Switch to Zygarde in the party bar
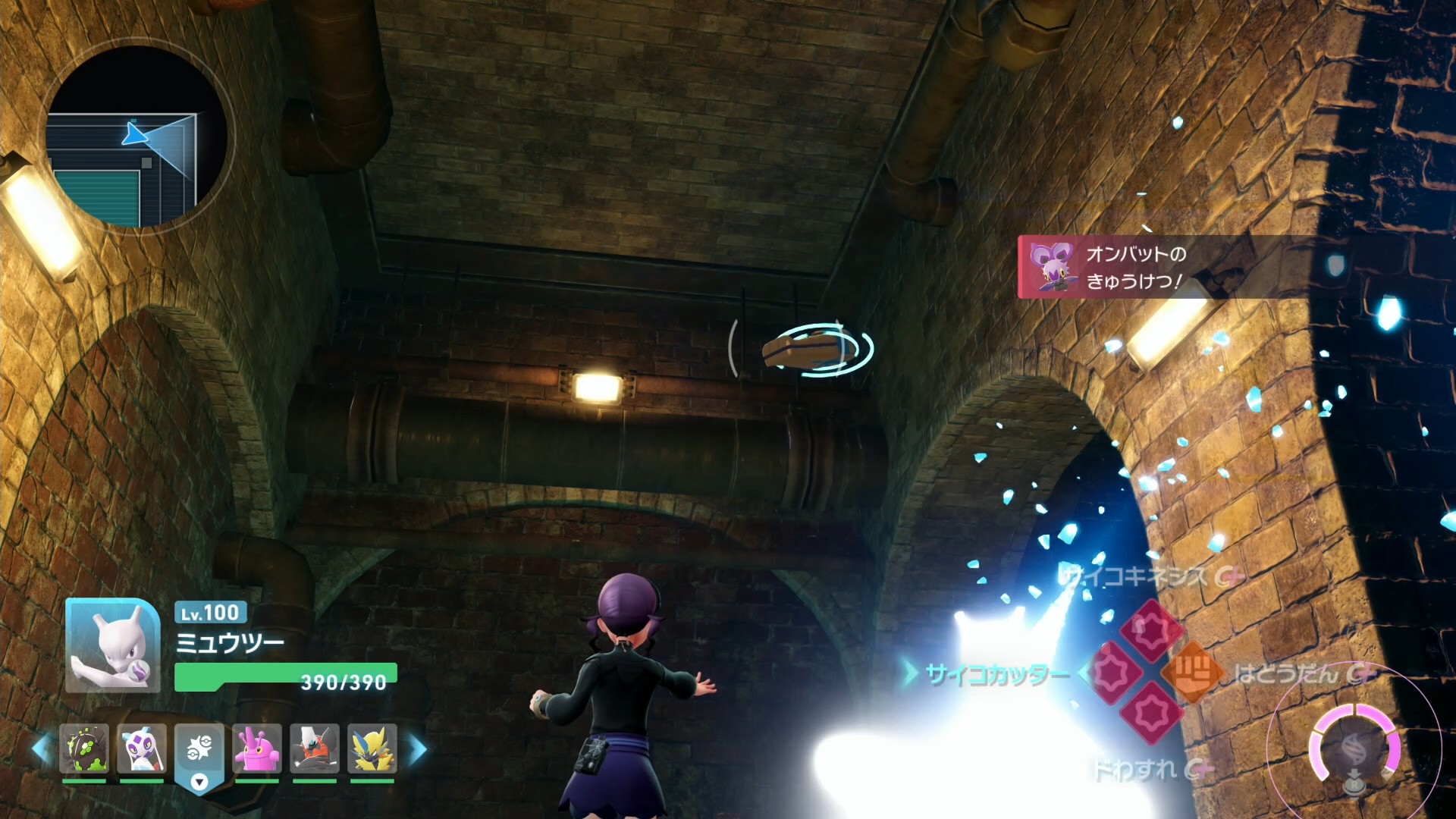Viewport: 1456px width, 819px height. pos(84,748)
